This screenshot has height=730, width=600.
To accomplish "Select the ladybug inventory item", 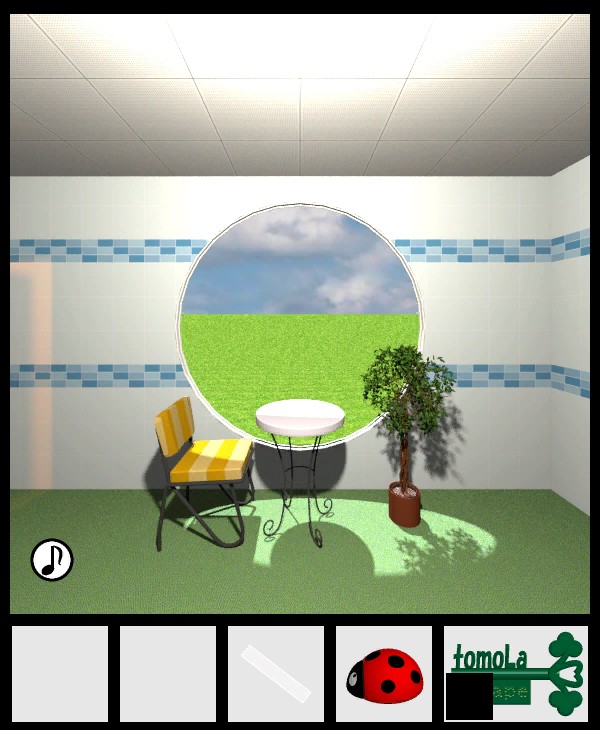I will coord(384,675).
